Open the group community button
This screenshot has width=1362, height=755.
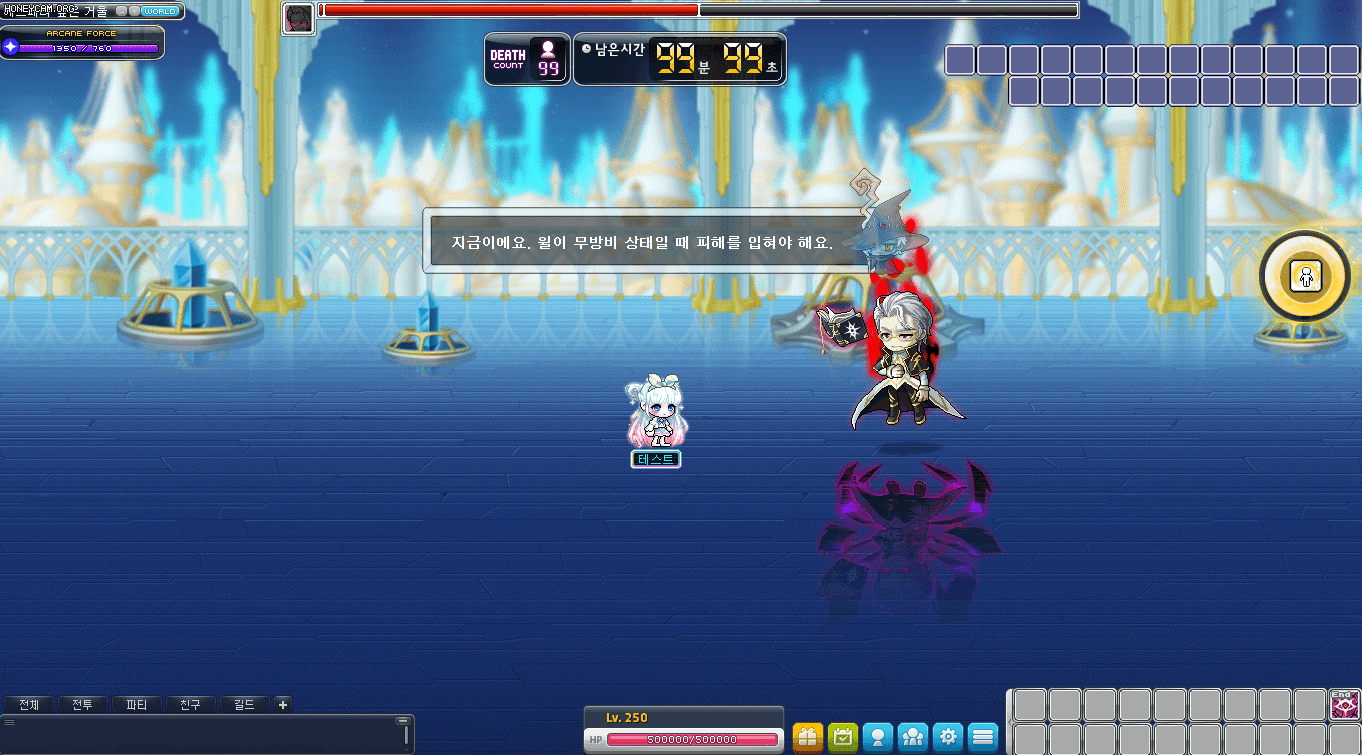(x=913, y=738)
